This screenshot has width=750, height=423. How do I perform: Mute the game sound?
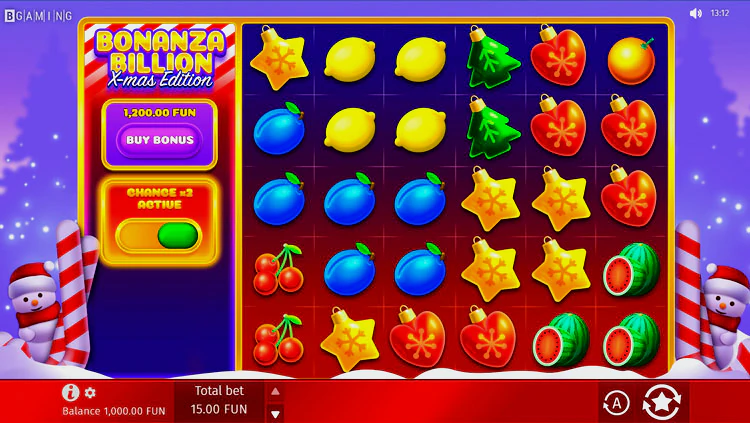pos(696,13)
